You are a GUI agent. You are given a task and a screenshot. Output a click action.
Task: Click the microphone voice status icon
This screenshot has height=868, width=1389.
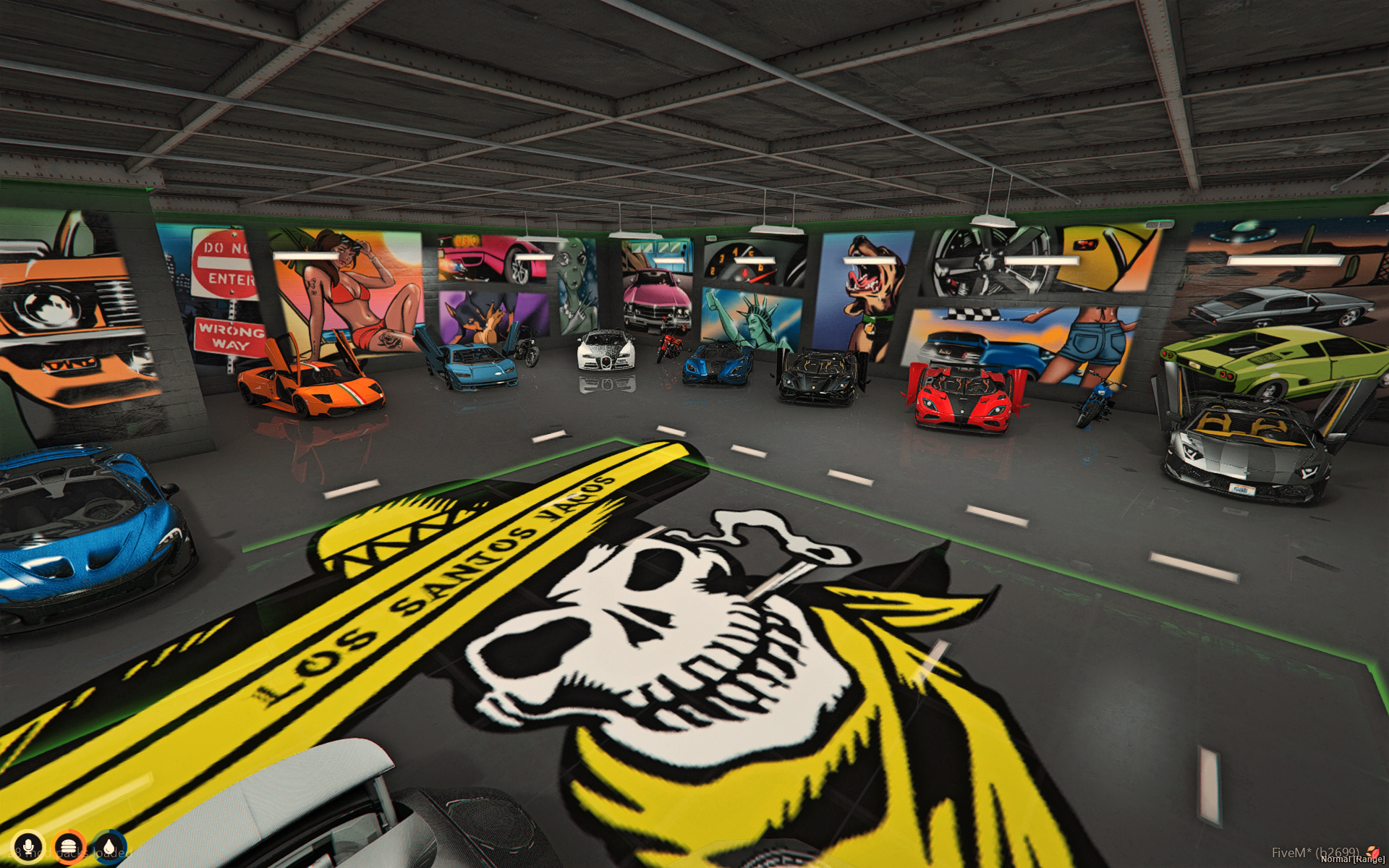pyautogui.click(x=28, y=846)
